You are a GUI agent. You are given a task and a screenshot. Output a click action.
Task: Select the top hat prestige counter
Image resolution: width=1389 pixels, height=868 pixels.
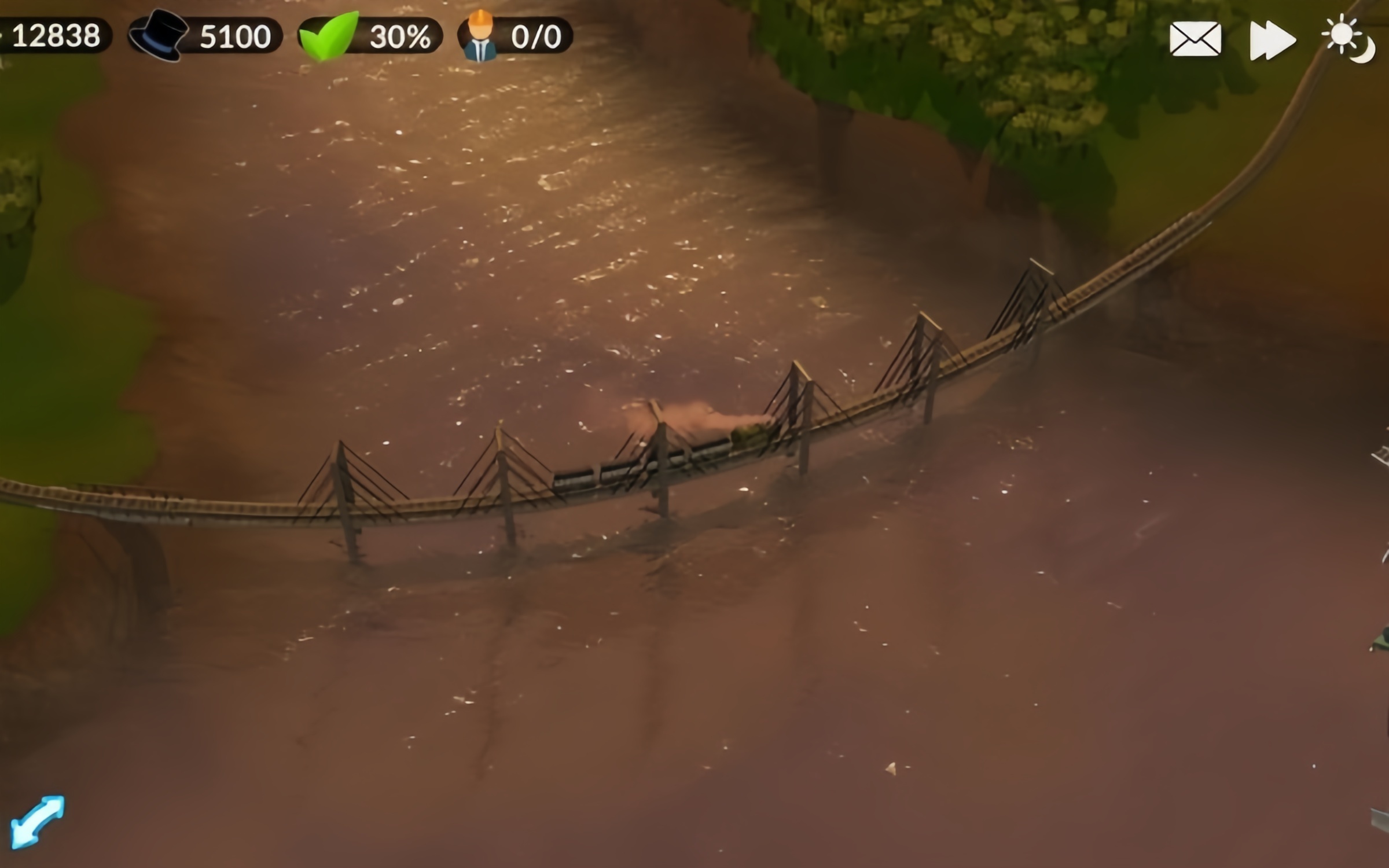[x=205, y=36]
